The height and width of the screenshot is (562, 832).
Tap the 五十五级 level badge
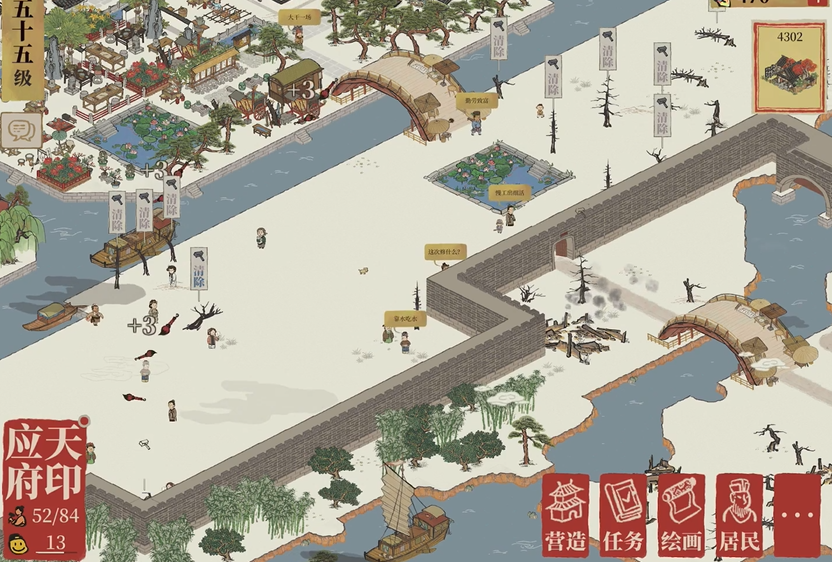point(21,50)
